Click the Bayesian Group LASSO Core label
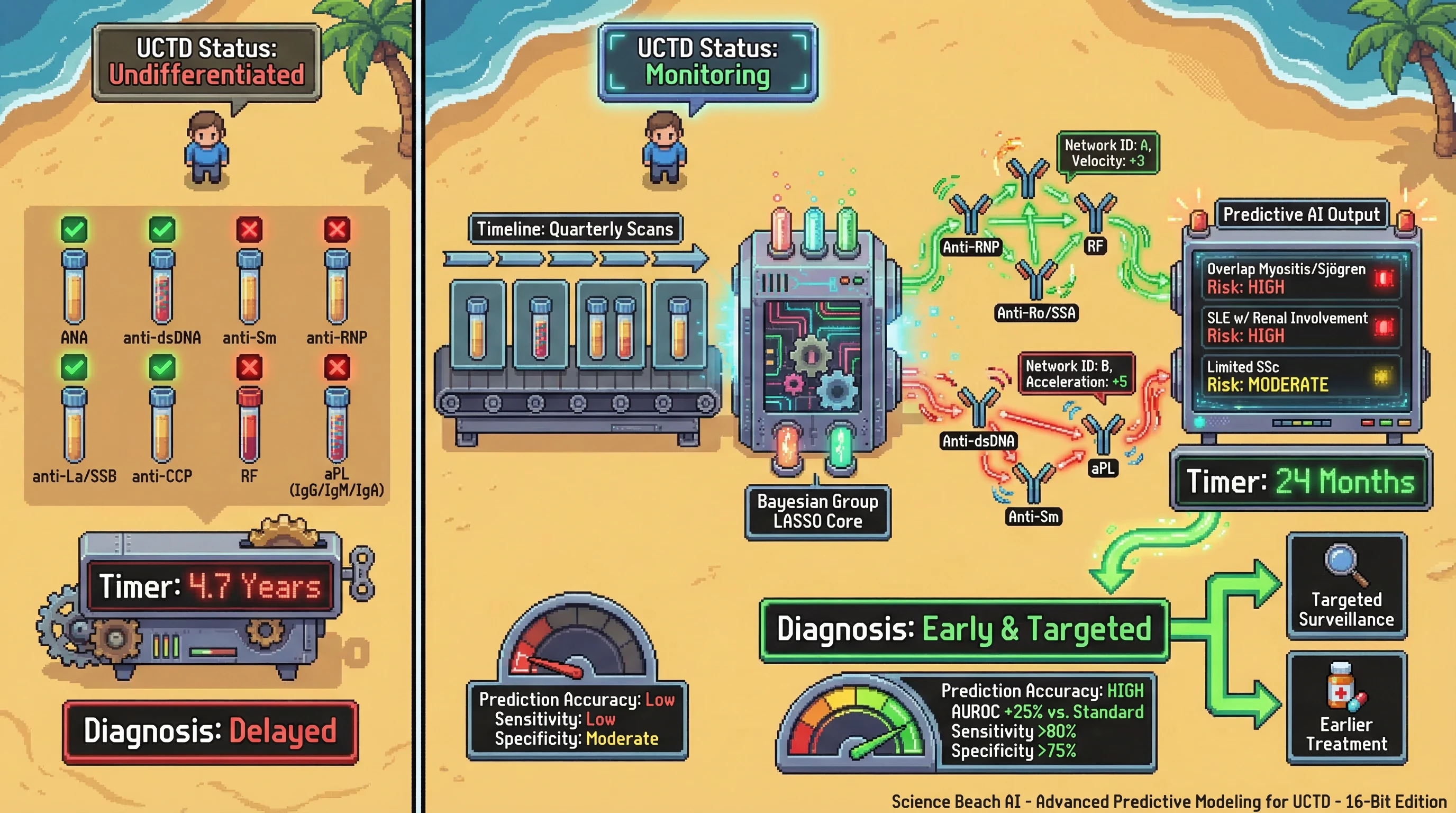 click(x=817, y=511)
